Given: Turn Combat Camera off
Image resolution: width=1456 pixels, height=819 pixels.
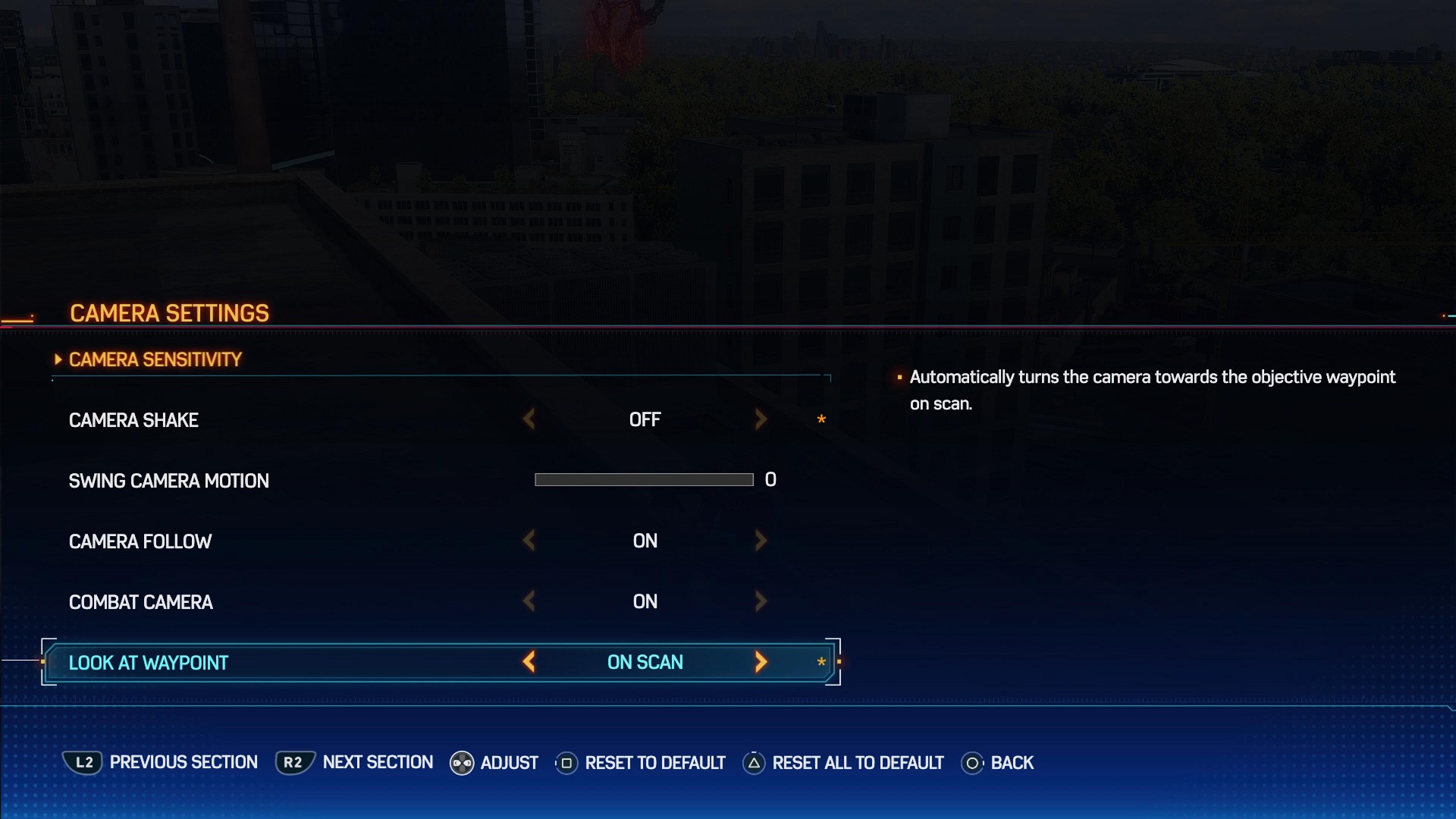Looking at the screenshot, I should click(x=529, y=601).
